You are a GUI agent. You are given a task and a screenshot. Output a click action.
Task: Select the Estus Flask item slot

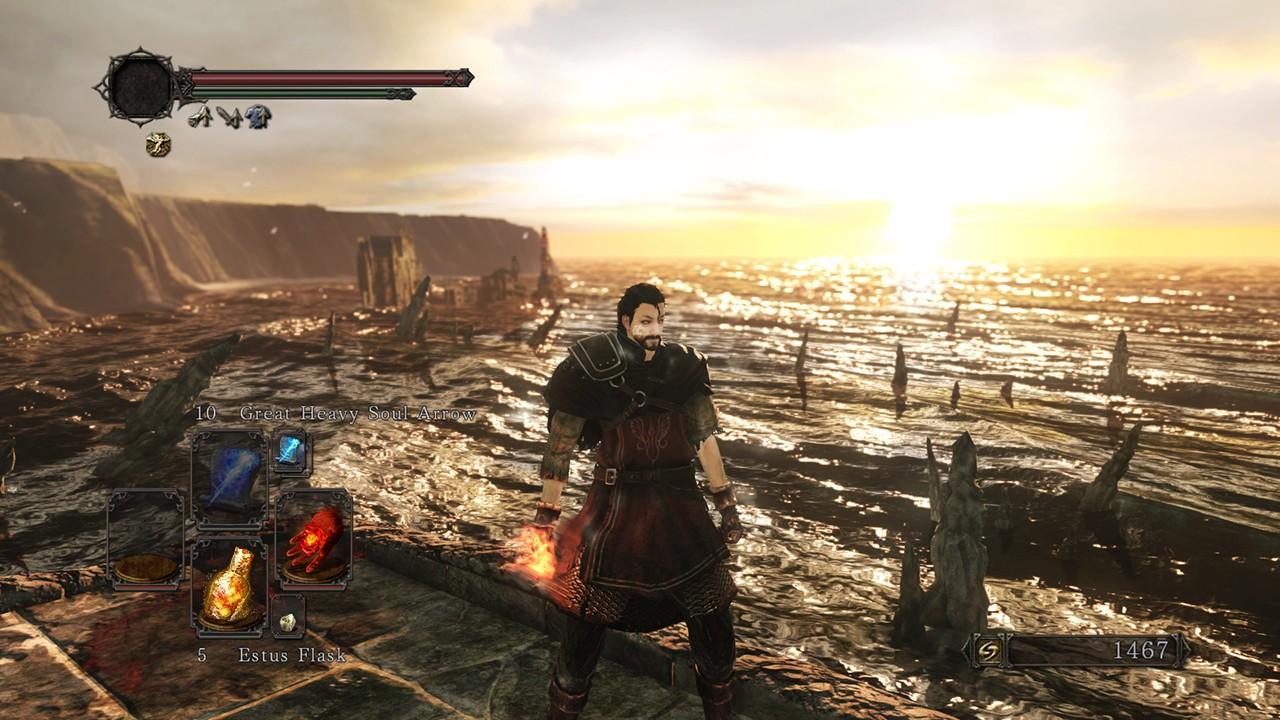point(229,587)
